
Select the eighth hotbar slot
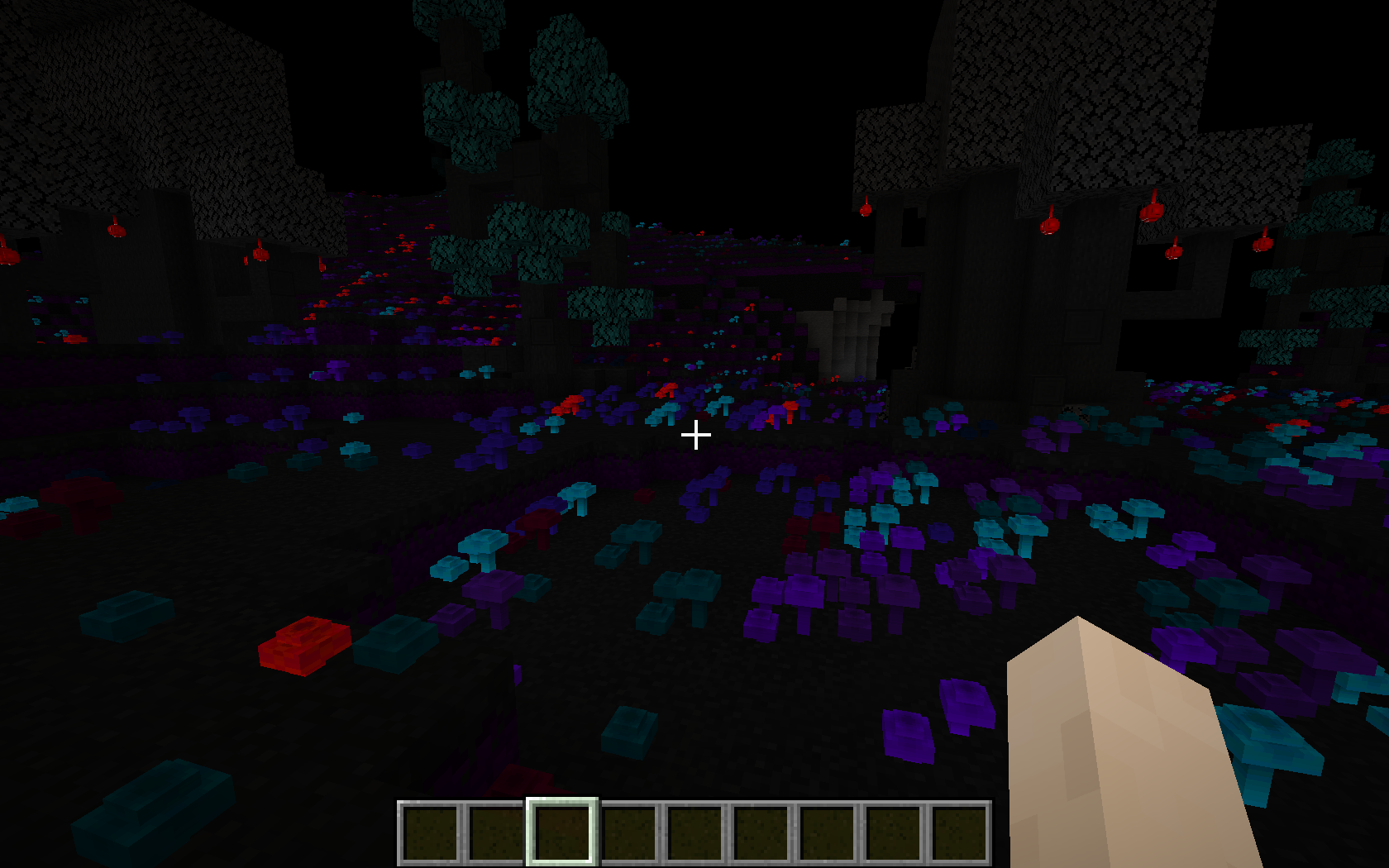click(894, 832)
